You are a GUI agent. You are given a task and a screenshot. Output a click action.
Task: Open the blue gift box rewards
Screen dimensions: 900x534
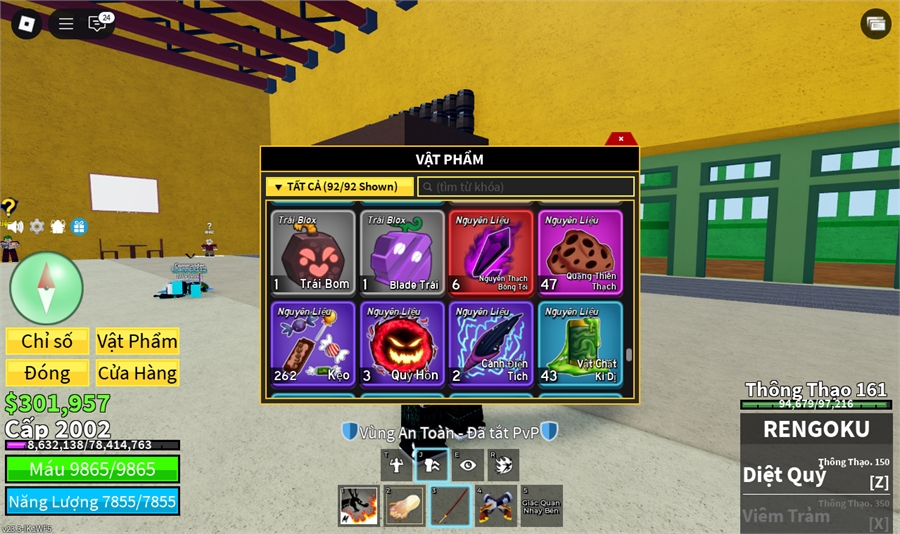point(79,227)
